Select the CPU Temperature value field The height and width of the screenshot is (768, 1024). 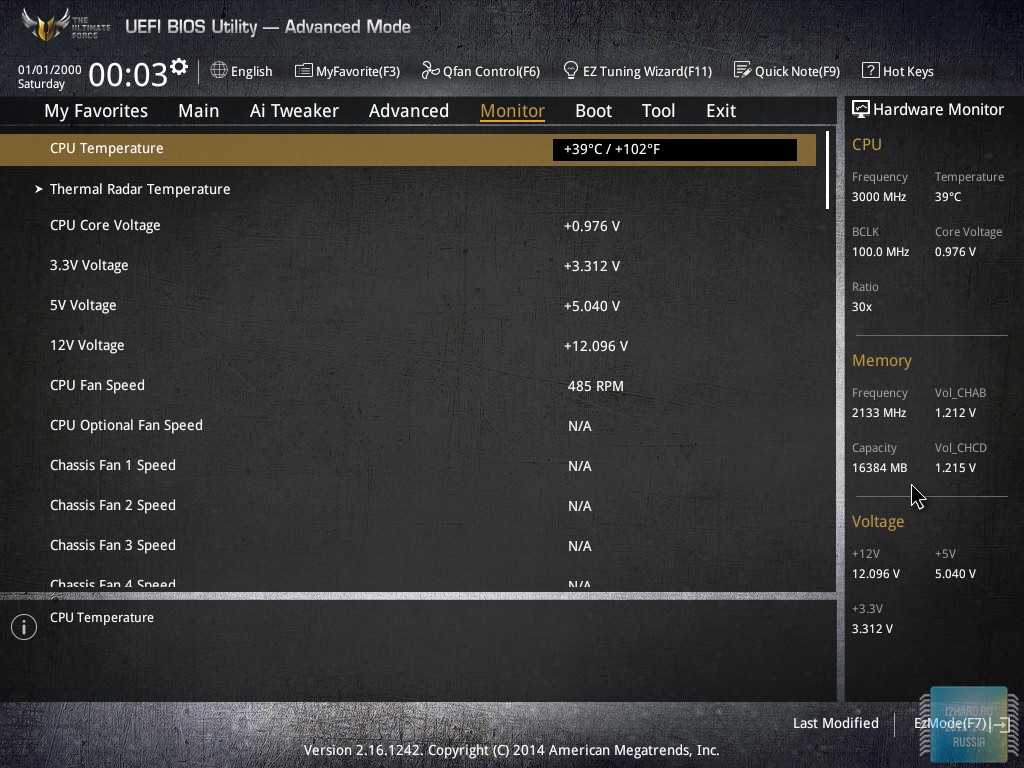point(674,150)
